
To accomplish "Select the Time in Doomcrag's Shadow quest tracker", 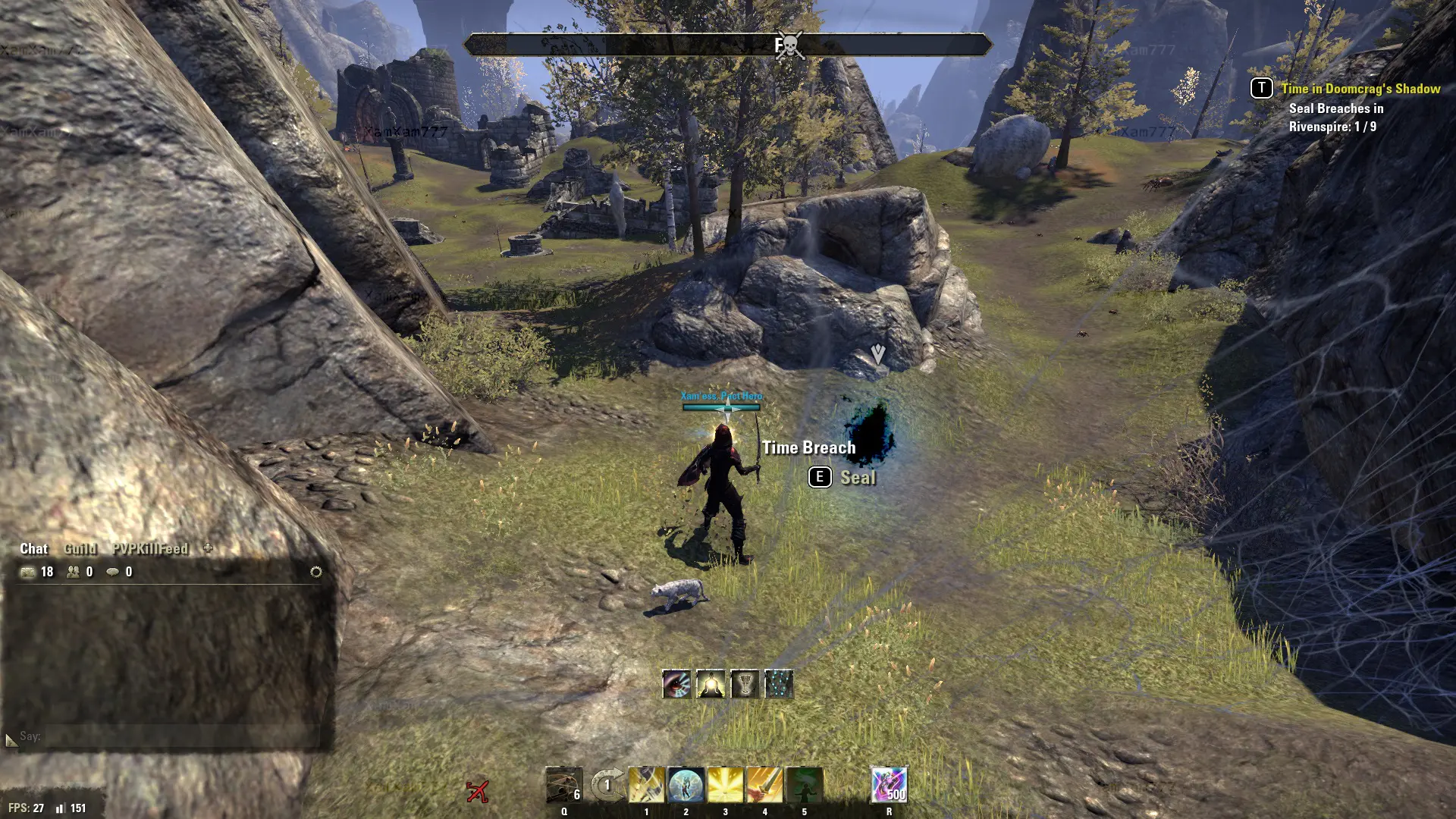I will [1360, 89].
